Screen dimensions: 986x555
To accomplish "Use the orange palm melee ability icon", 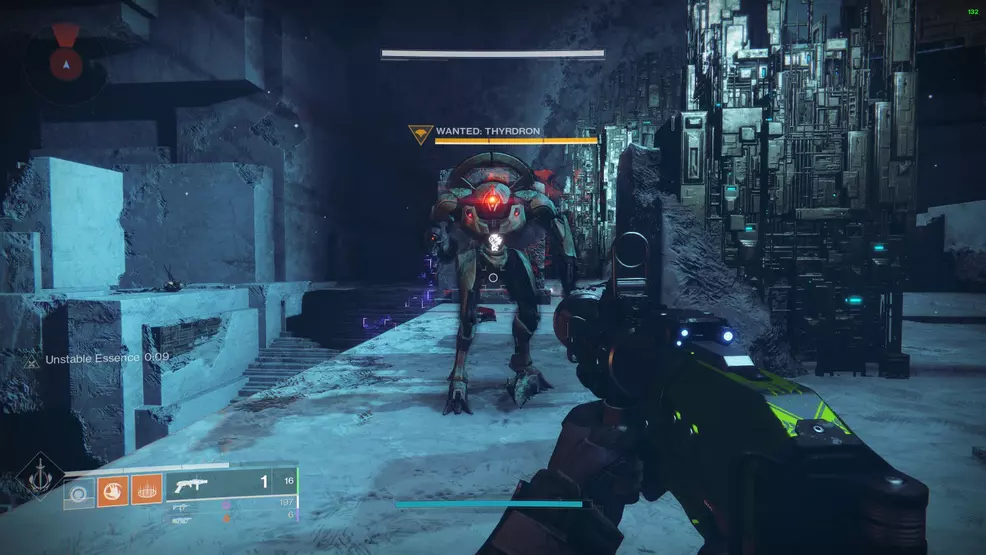I will (x=112, y=491).
